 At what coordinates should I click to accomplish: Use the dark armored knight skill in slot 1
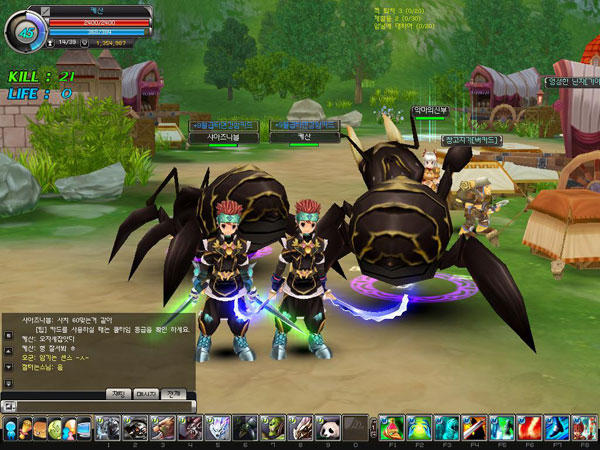[108, 428]
